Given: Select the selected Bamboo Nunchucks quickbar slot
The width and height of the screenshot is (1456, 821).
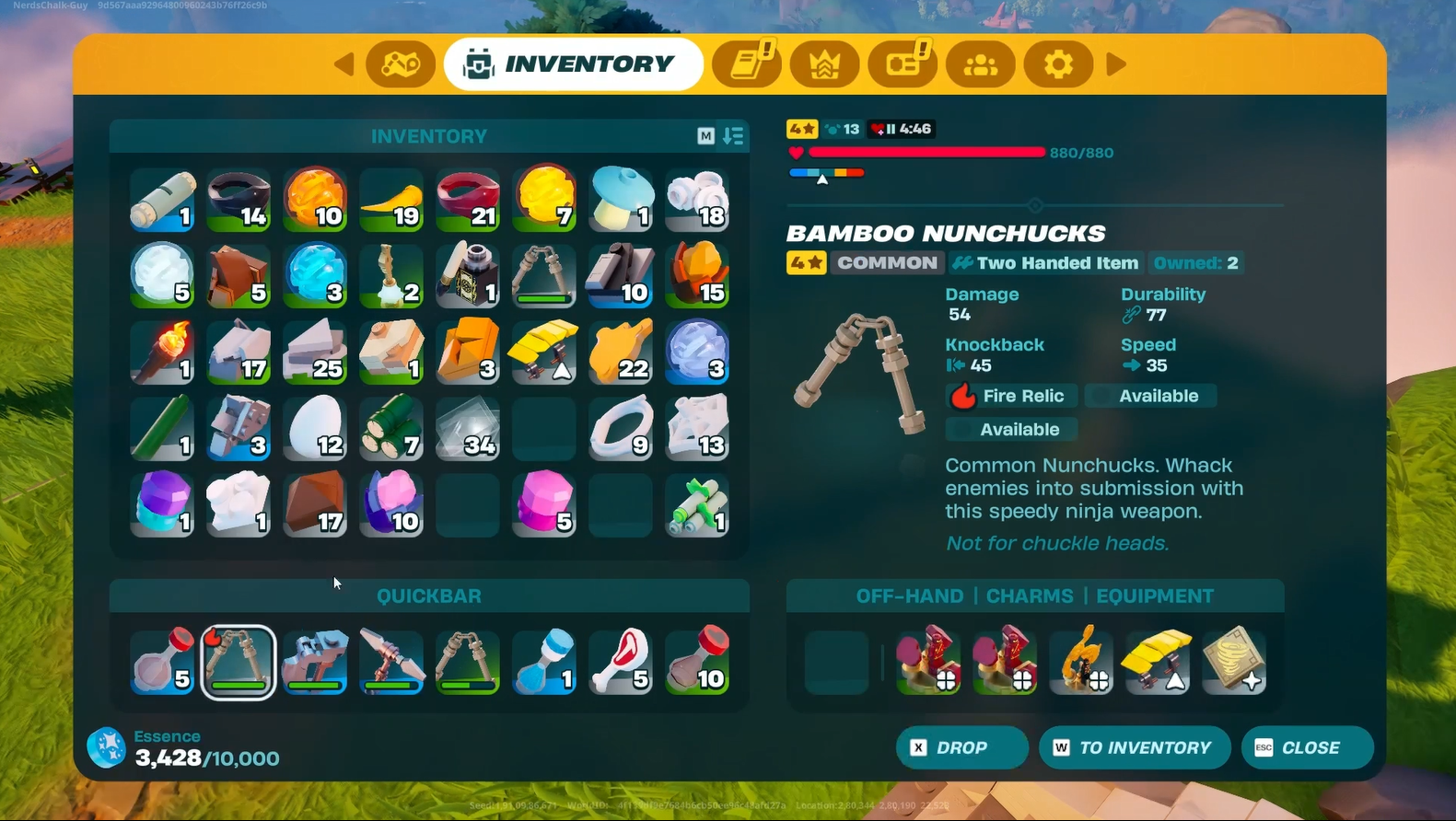Looking at the screenshot, I should coord(239,662).
